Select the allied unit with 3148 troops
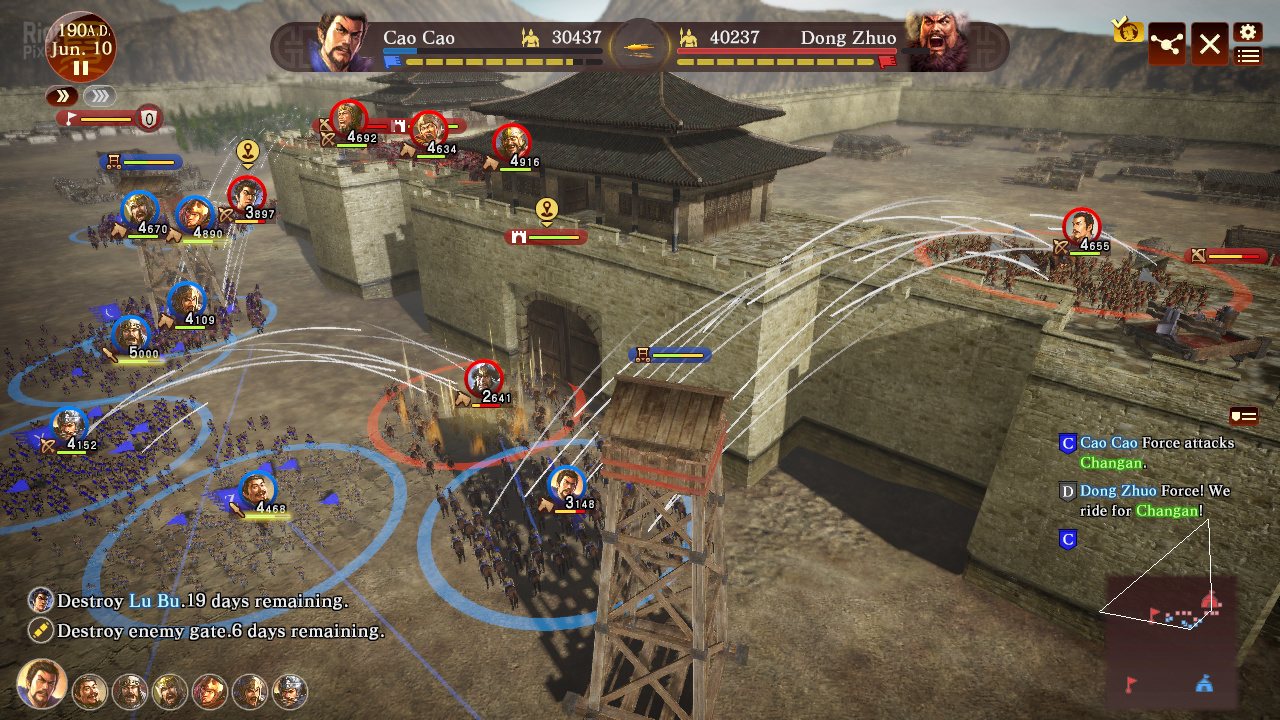 (567, 485)
